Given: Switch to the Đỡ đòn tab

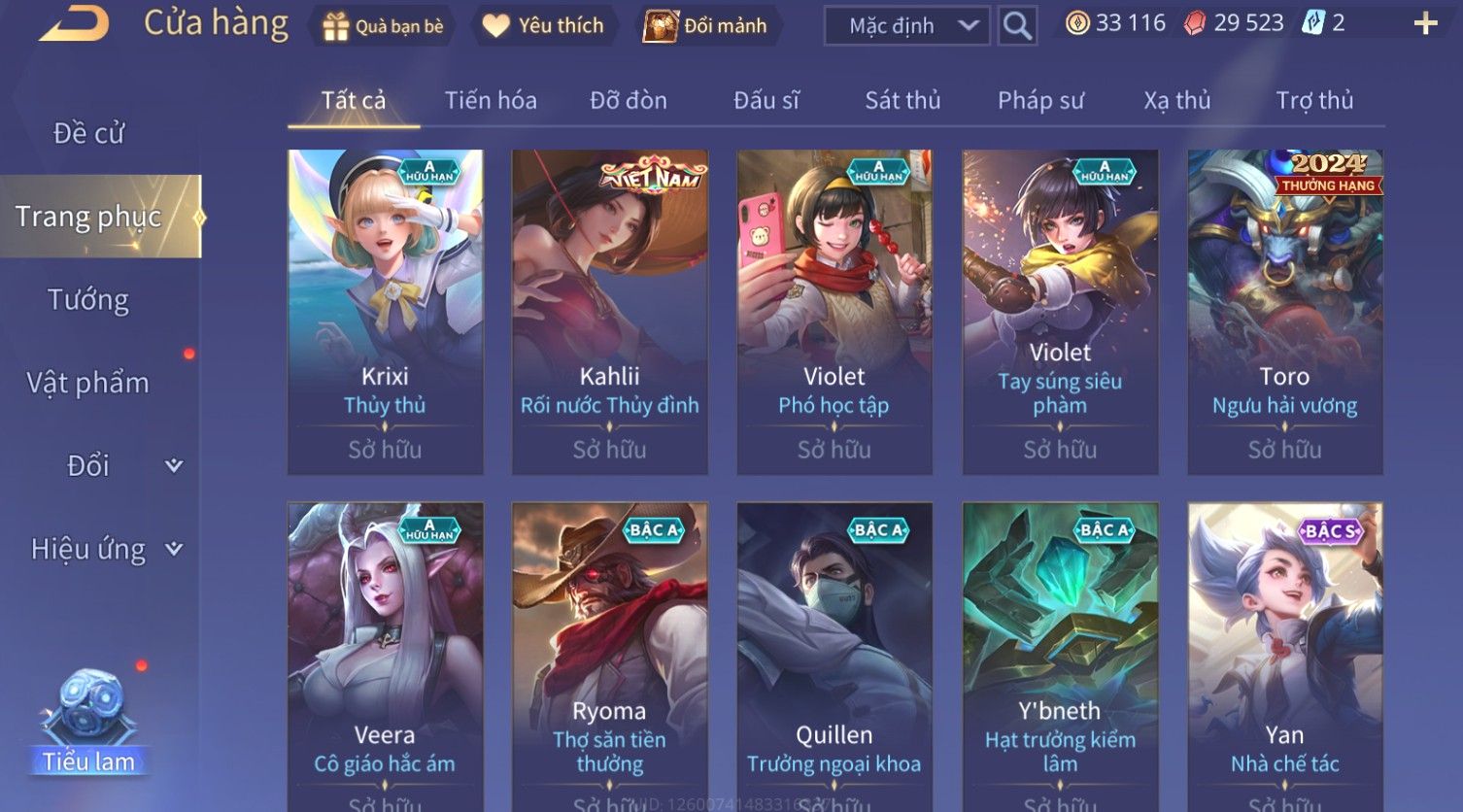Looking at the screenshot, I should [629, 100].
